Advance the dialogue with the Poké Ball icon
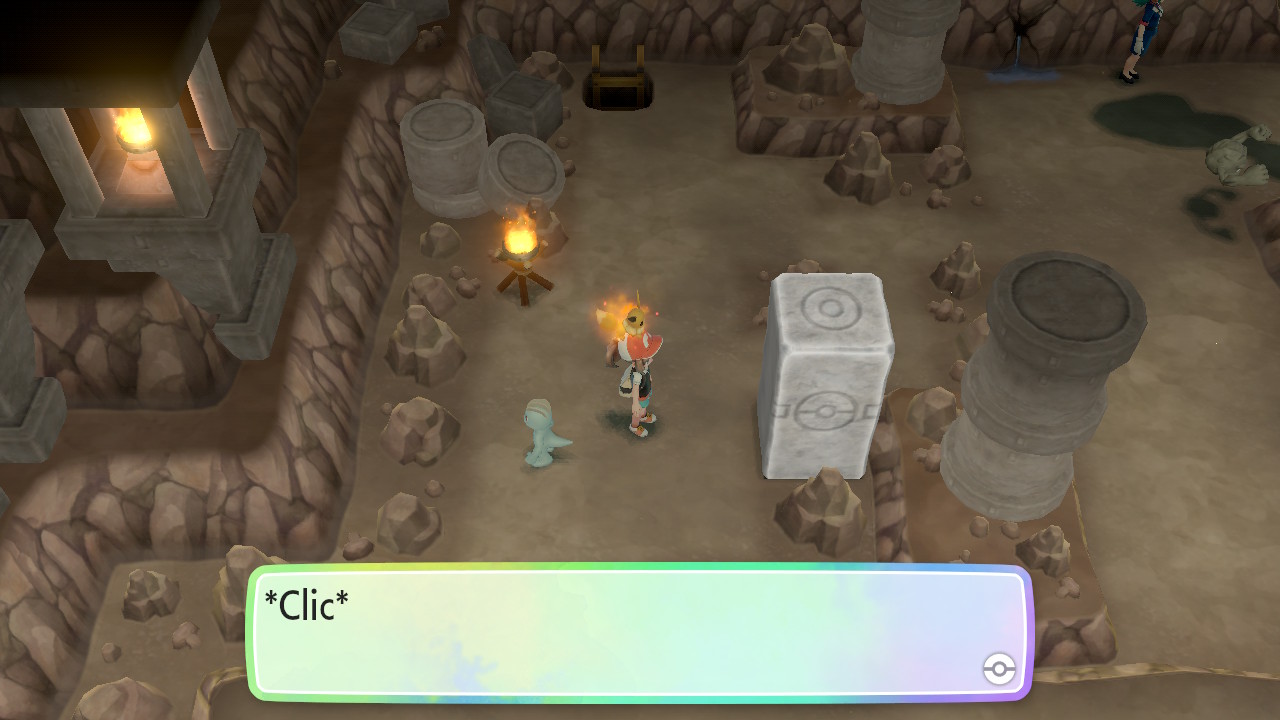 point(999,669)
